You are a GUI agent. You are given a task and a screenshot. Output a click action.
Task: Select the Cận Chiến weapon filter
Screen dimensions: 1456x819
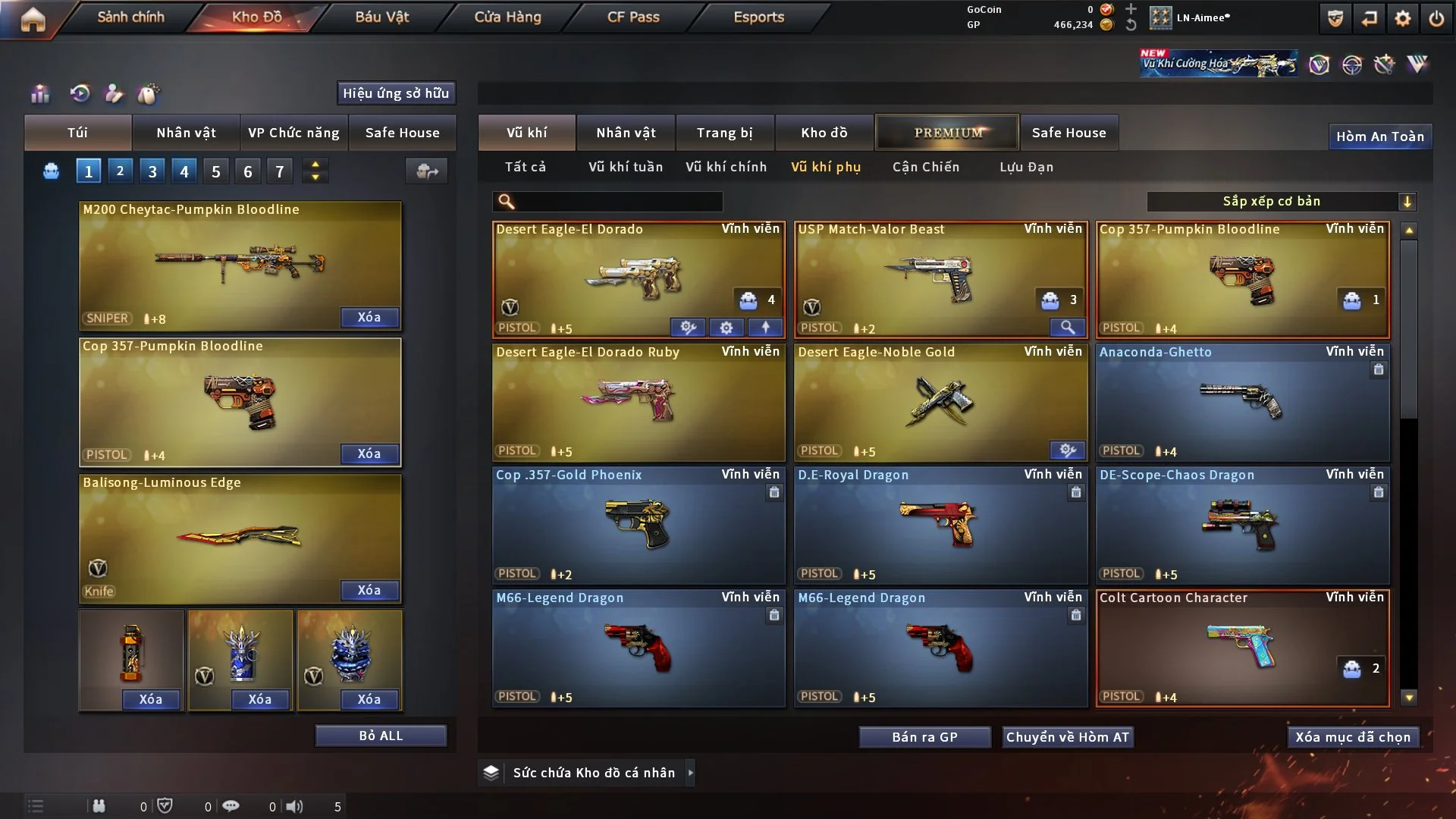click(925, 167)
